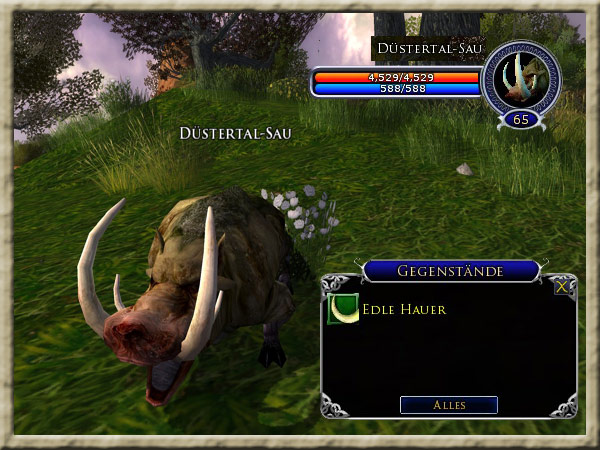Close the Gegenstände loot window

click(x=563, y=286)
